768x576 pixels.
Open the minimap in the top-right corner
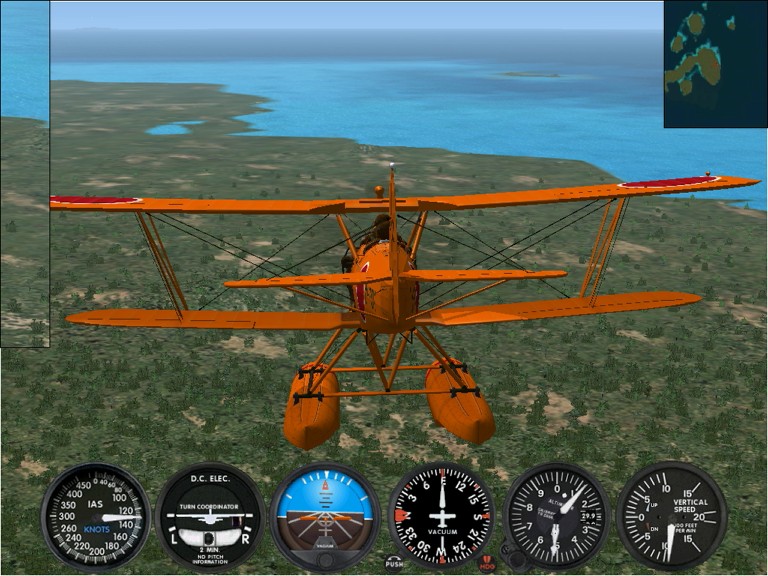(x=715, y=63)
